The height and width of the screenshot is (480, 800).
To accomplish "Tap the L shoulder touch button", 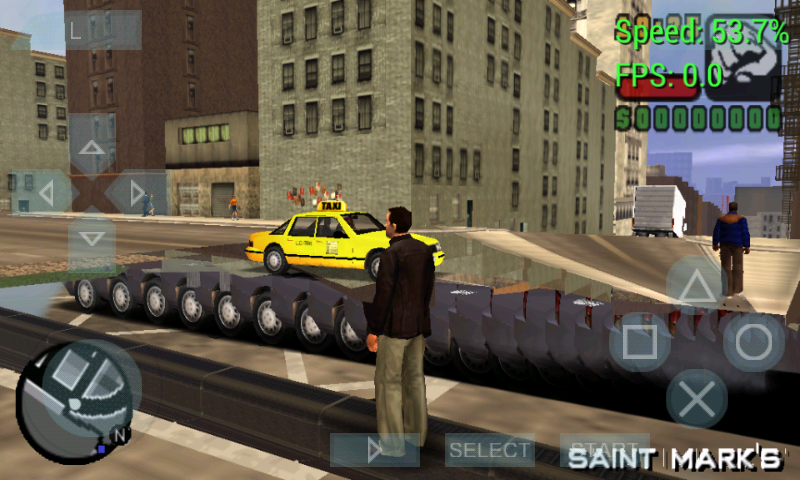I will (x=103, y=30).
